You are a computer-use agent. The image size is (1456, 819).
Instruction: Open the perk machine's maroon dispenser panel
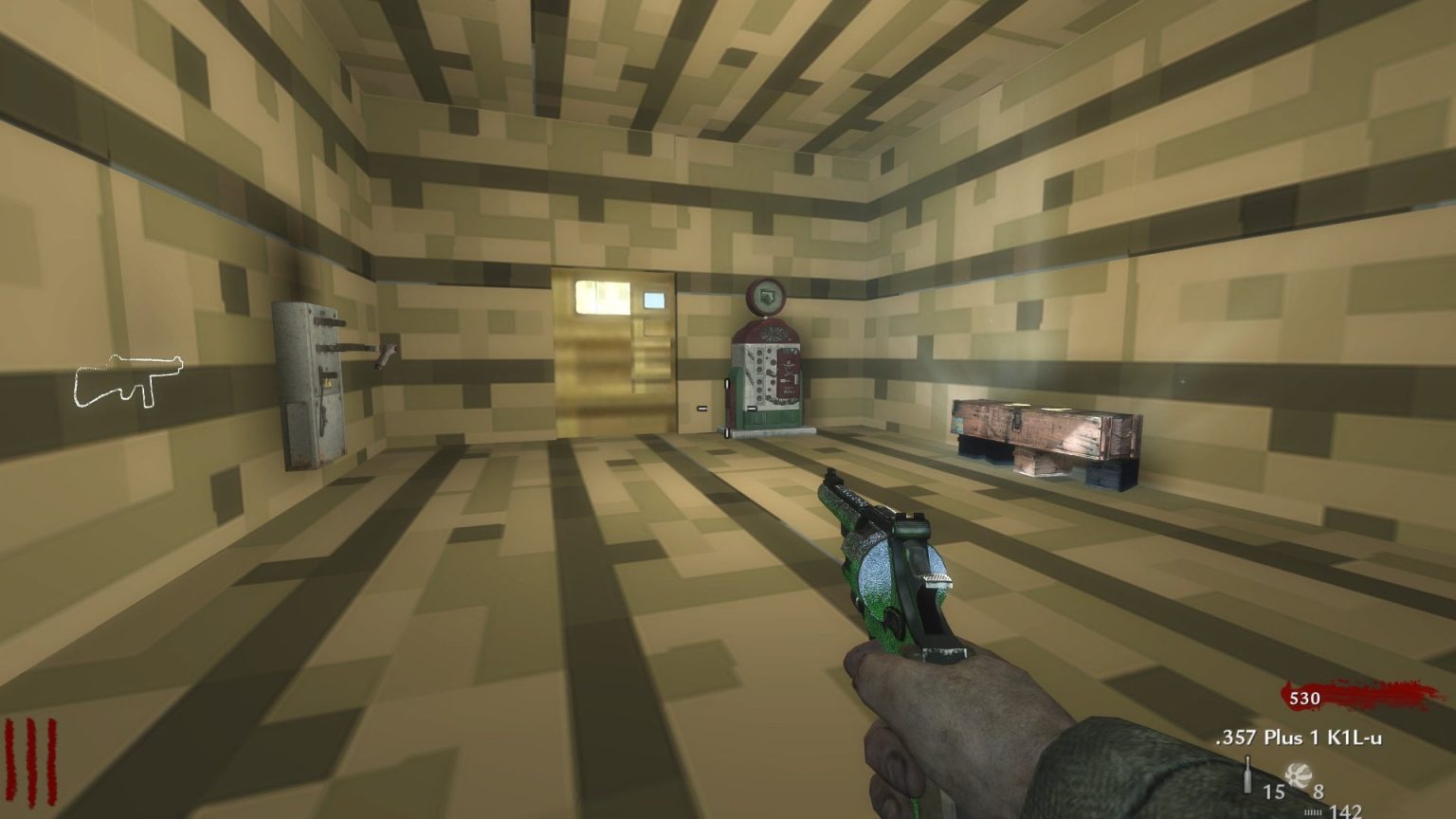pos(789,373)
